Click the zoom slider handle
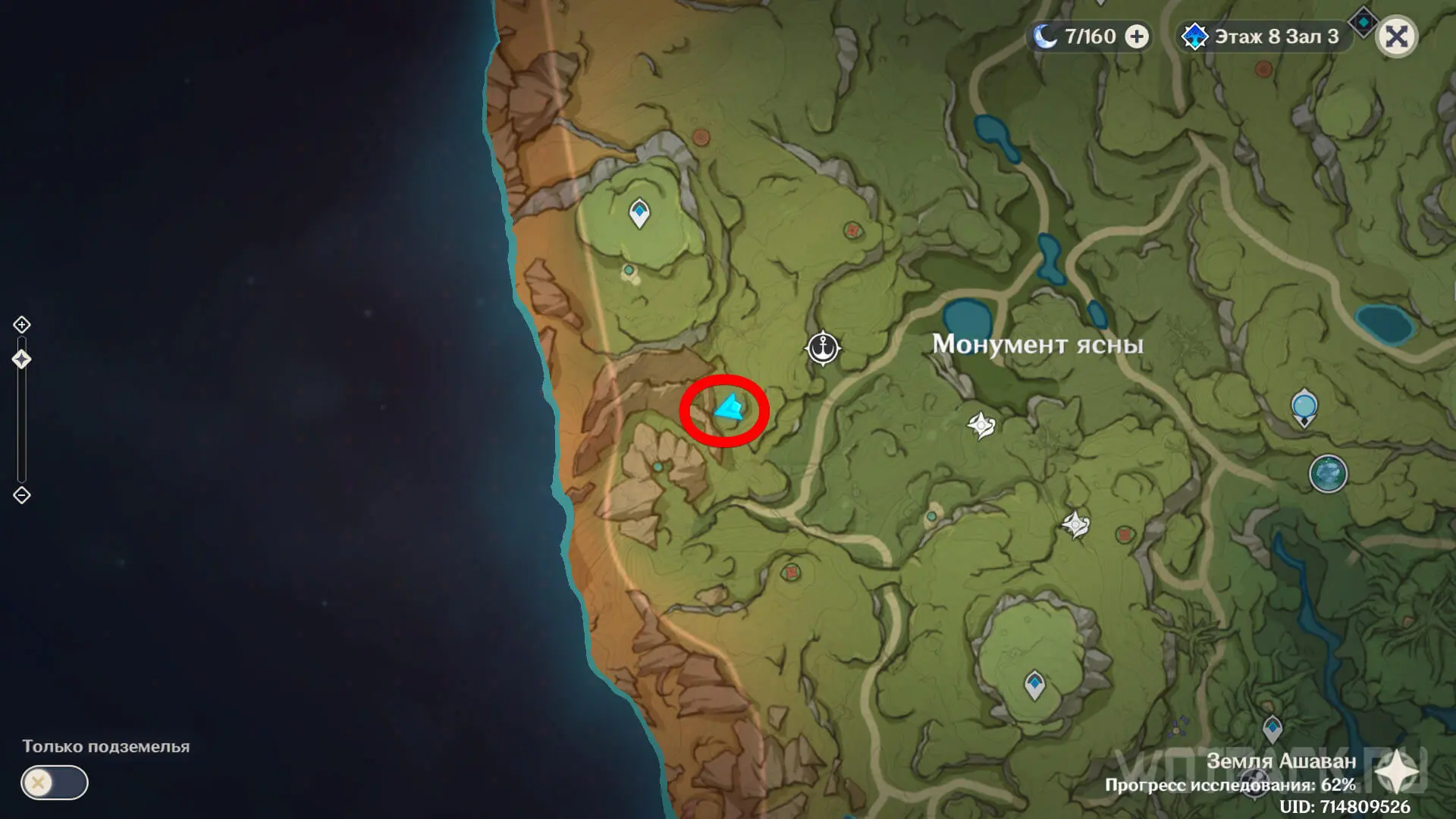 pos(22,359)
